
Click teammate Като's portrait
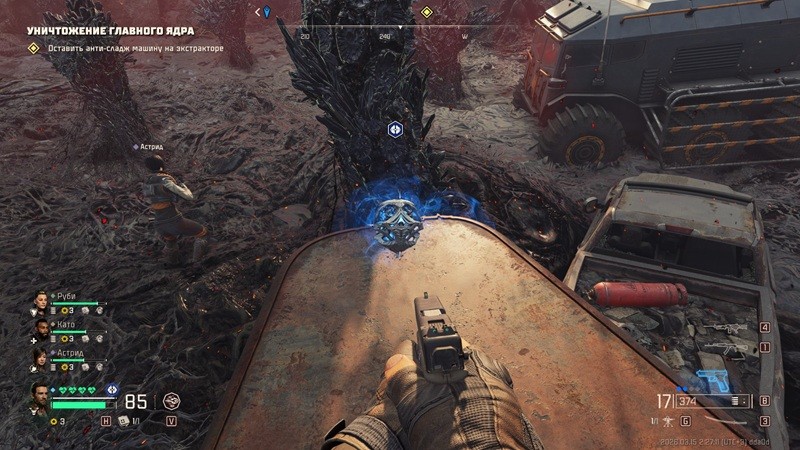[x=42, y=330]
